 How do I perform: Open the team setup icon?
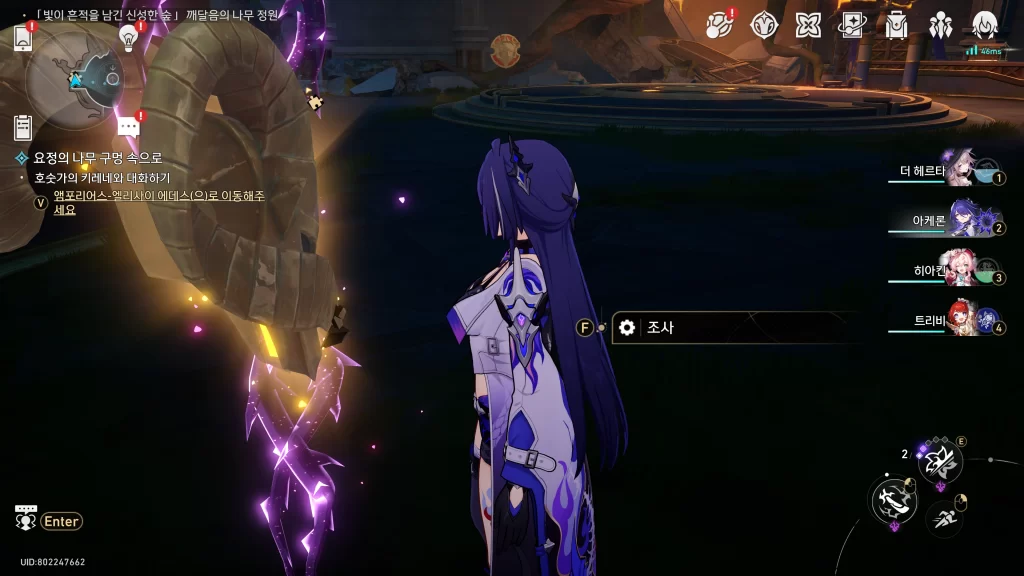940,25
